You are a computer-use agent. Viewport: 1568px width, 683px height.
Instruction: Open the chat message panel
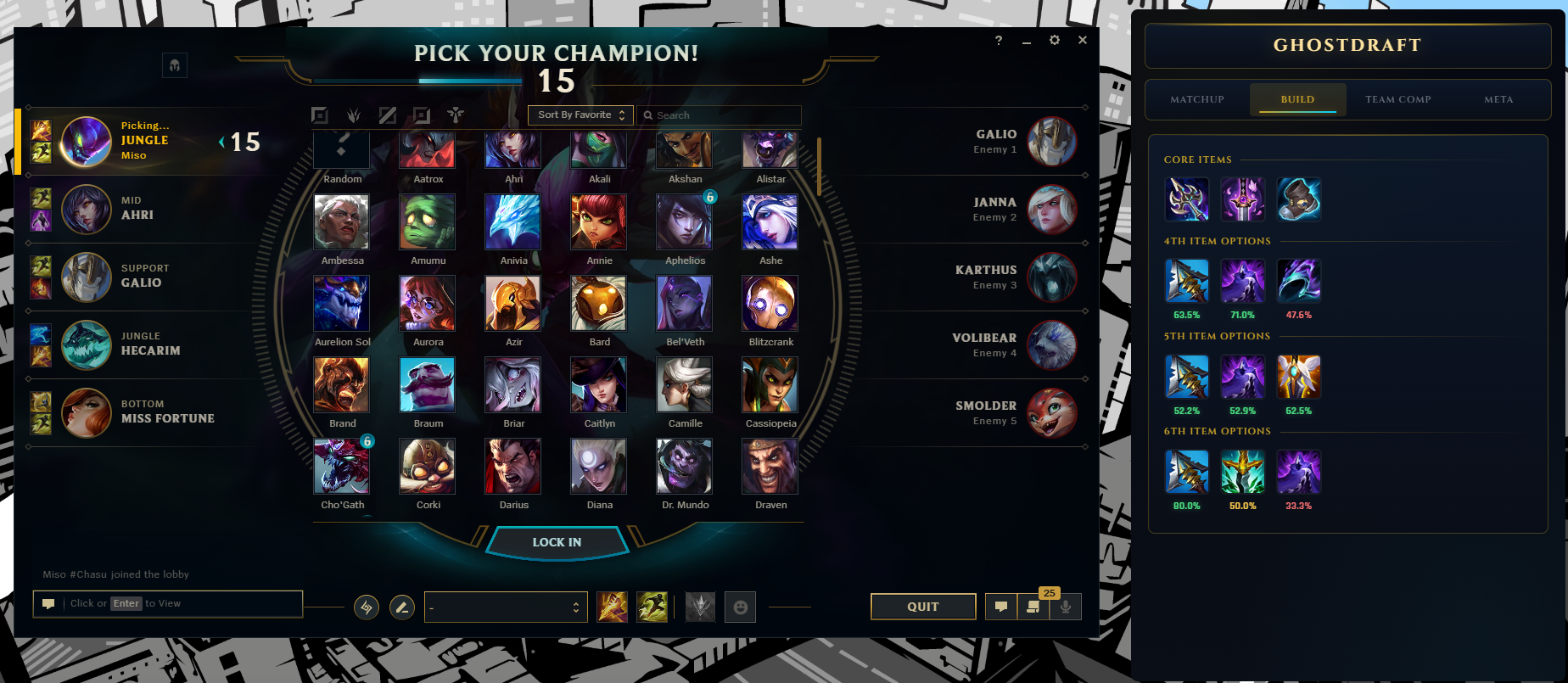click(x=1000, y=607)
